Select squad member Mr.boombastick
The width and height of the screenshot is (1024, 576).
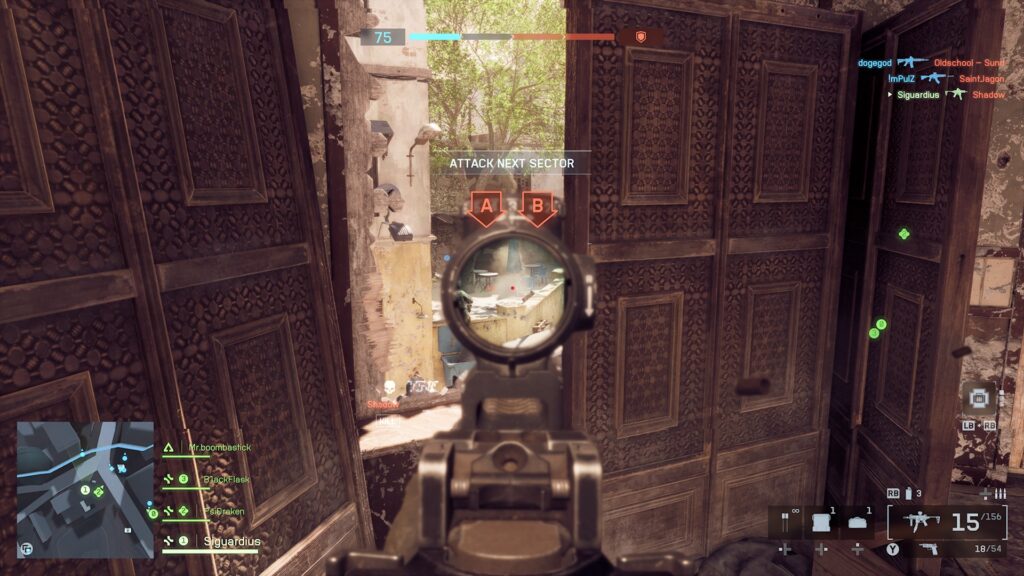click(220, 449)
